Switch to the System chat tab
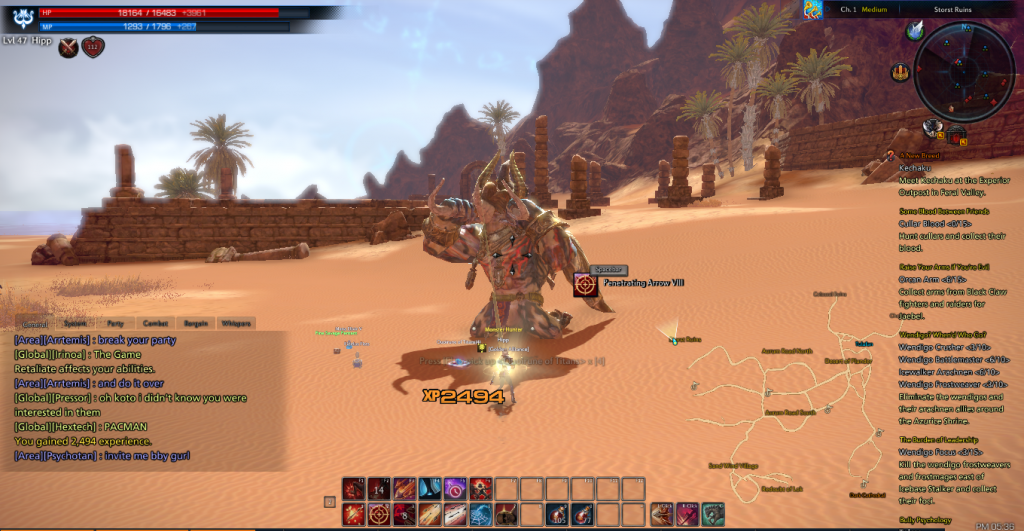 pos(74,323)
